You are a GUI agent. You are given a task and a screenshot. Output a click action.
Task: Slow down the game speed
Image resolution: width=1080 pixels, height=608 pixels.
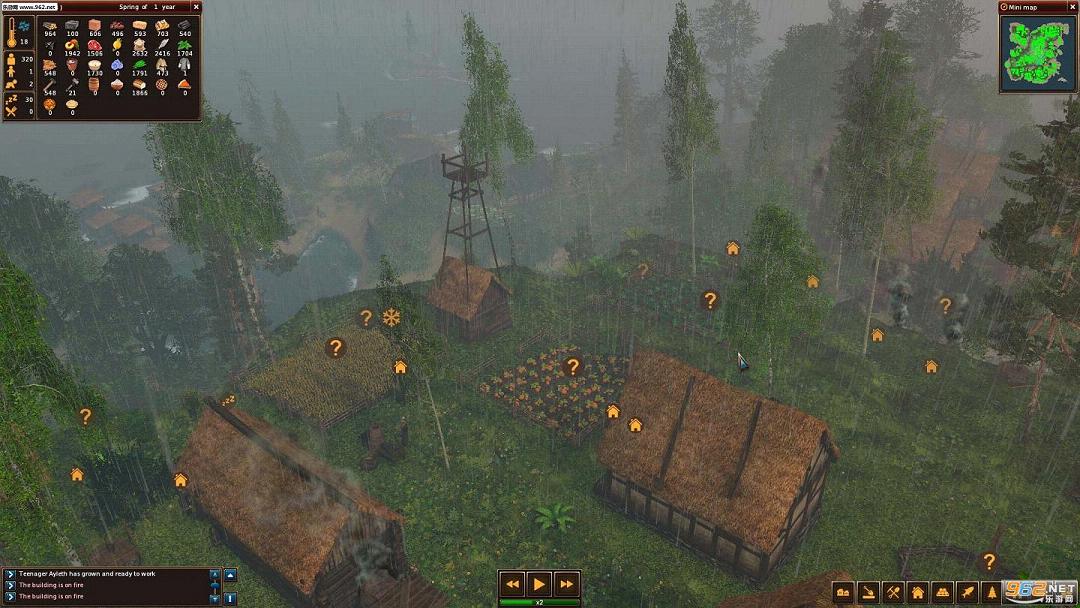tap(512, 584)
